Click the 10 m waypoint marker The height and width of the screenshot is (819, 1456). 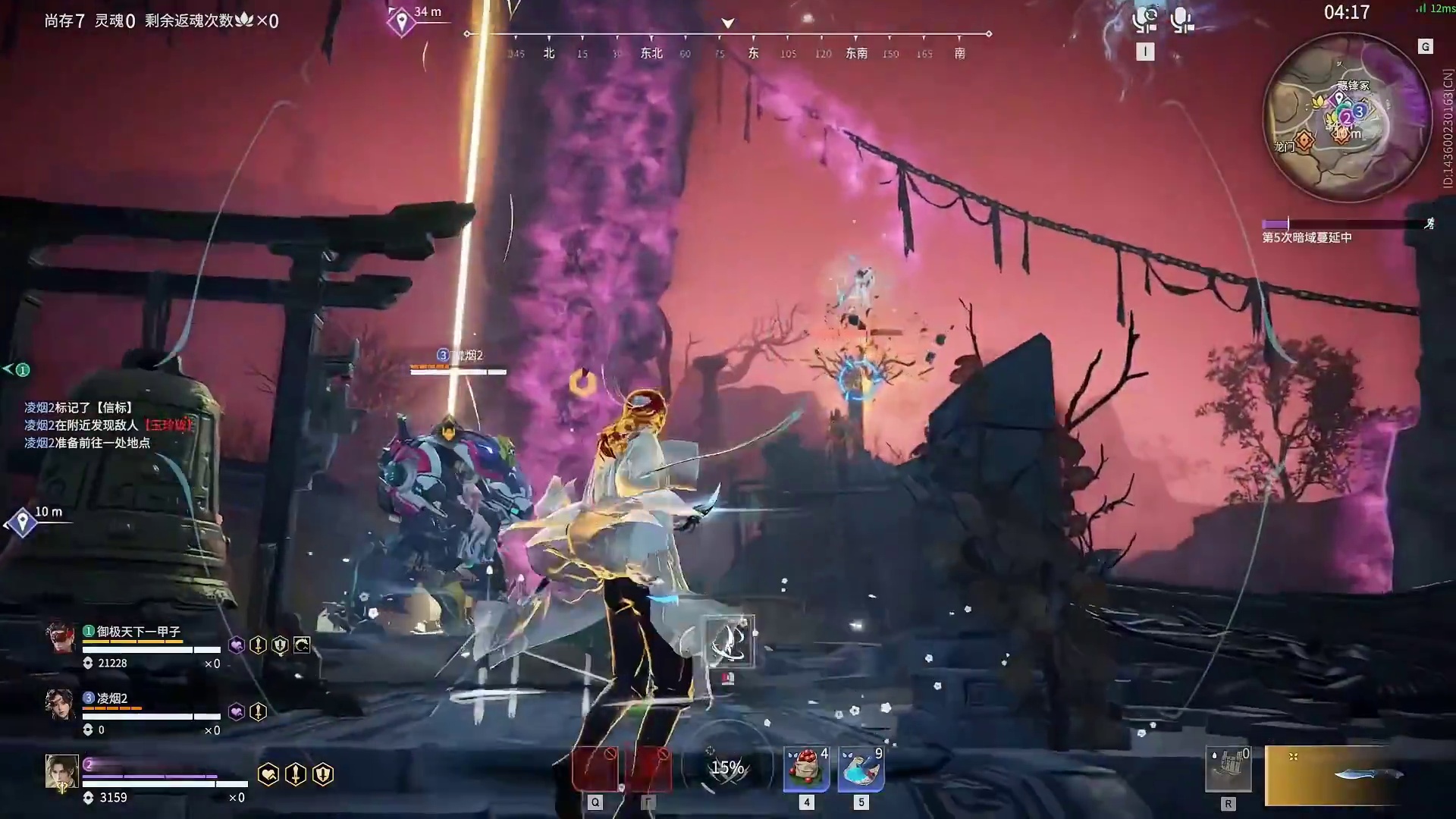coord(22,522)
